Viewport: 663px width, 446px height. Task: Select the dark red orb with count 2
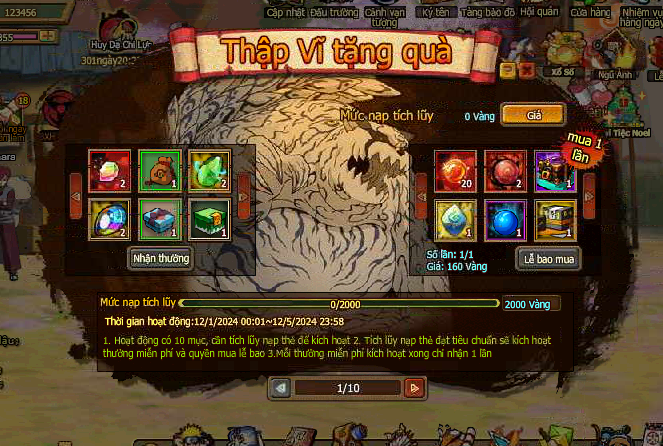[x=503, y=169]
